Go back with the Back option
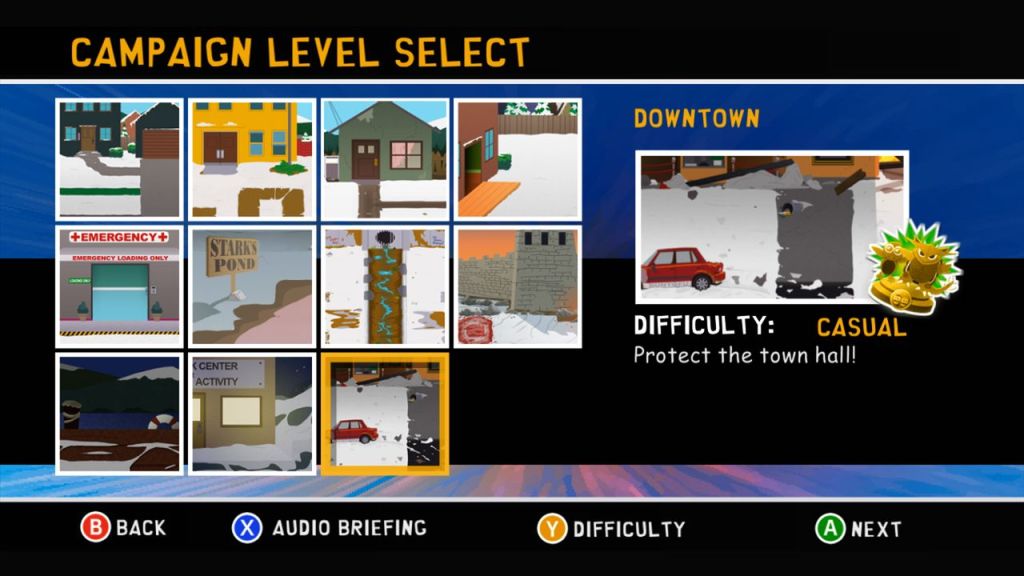This screenshot has width=1024, height=576. 123,528
